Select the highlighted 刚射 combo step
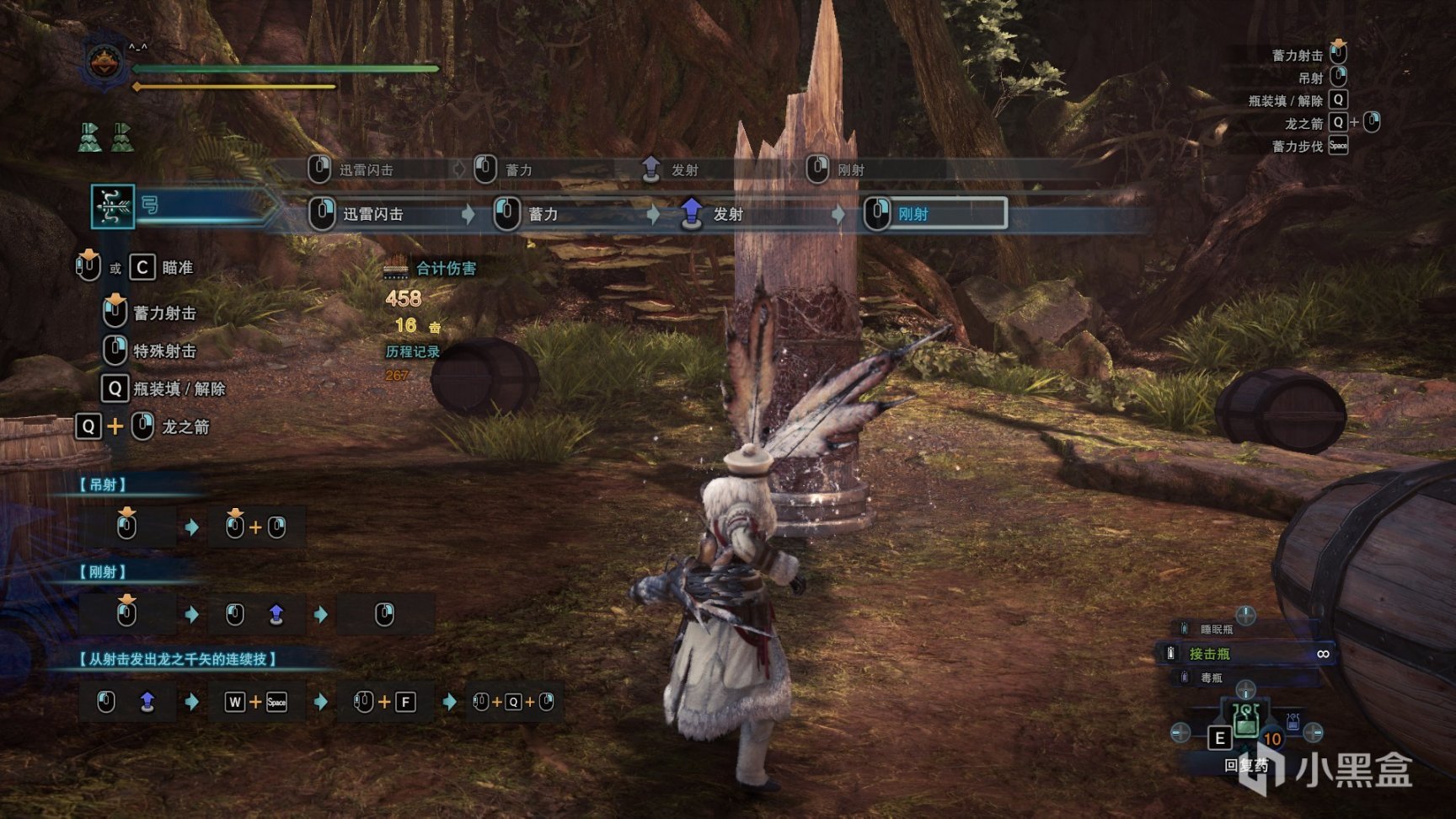The width and height of the screenshot is (1456, 819). pyautogui.click(x=934, y=214)
